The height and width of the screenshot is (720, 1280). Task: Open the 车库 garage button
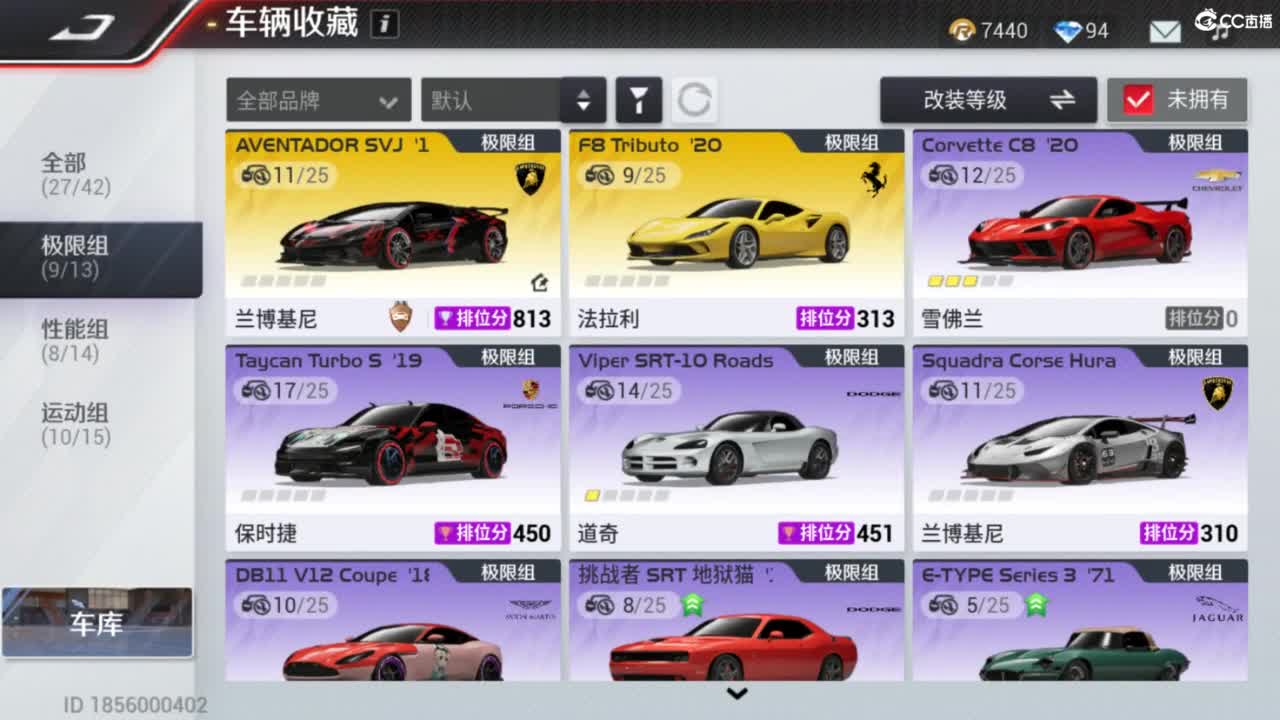coord(97,624)
